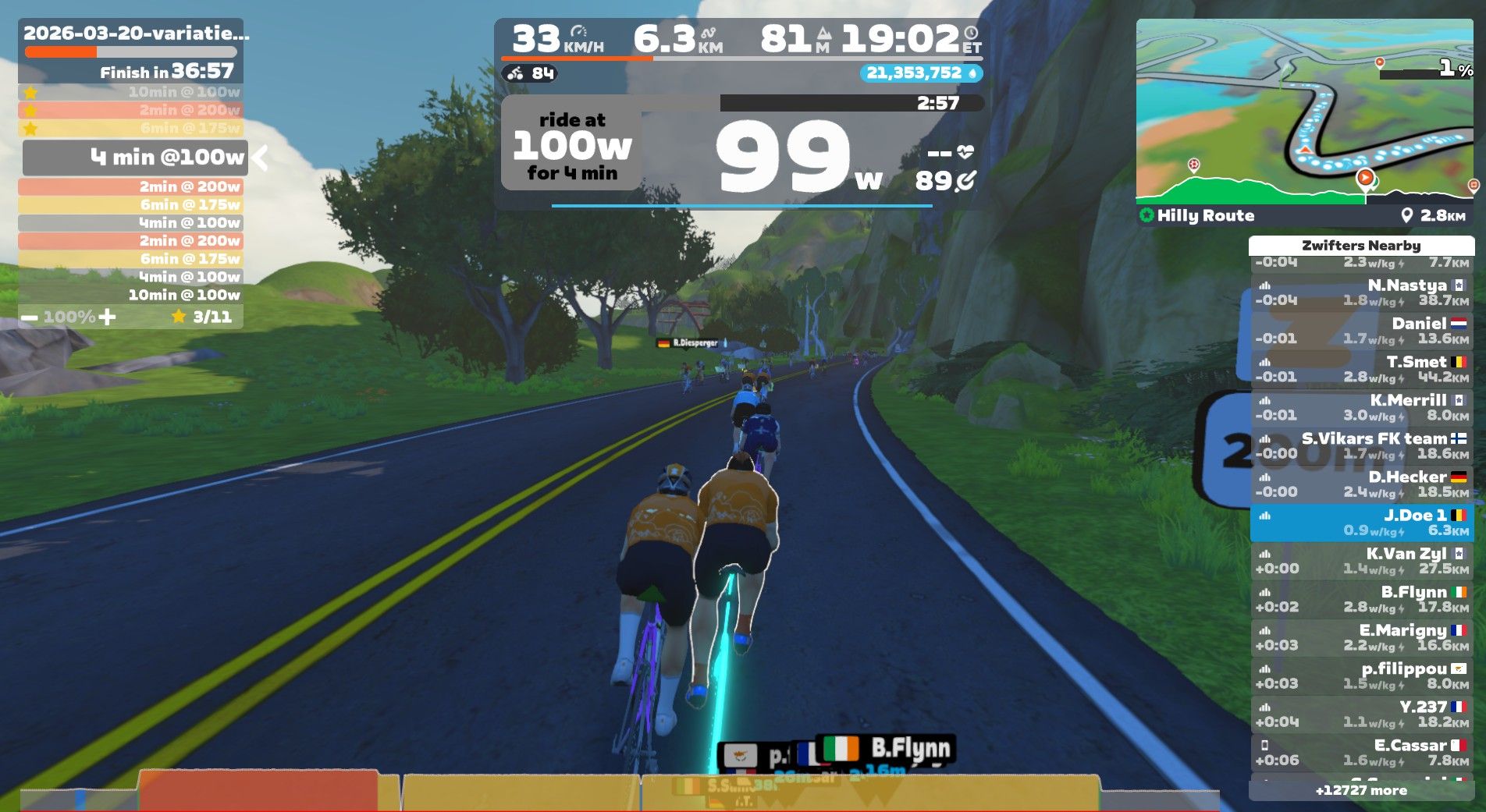Select the current 4 min @100w interval
Screen dimensions: 1486x812
136,158
